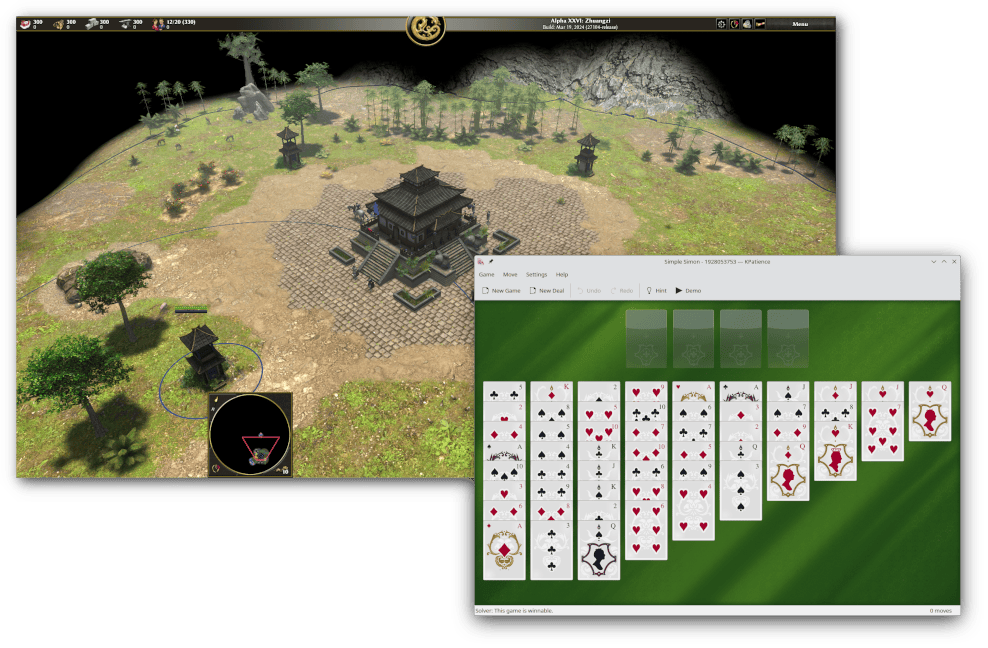Start the Demo autoplay
Screen dimensions: 988x648
pos(688,290)
